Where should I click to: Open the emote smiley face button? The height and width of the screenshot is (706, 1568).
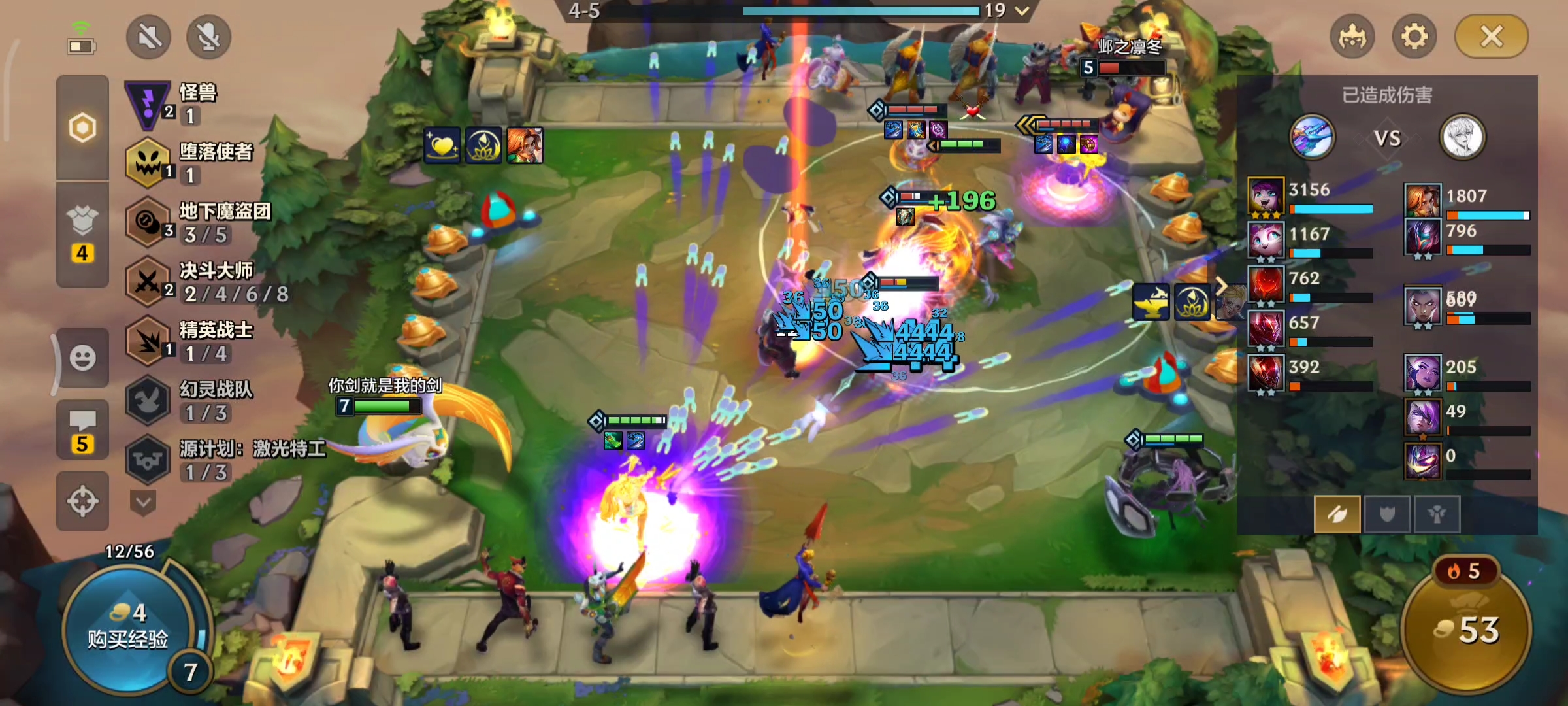tap(83, 358)
